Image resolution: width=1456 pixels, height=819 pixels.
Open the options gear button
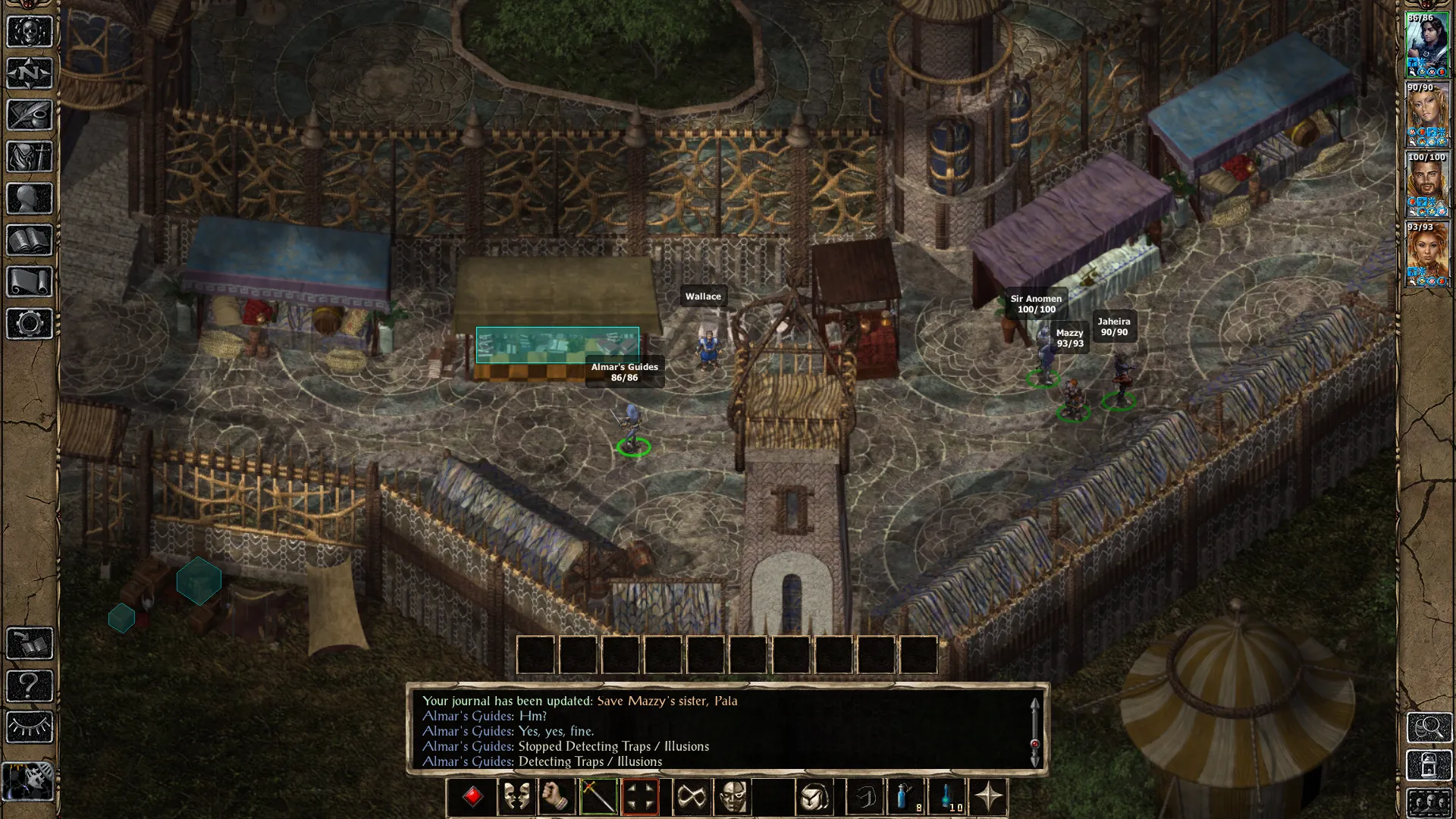coord(30,324)
